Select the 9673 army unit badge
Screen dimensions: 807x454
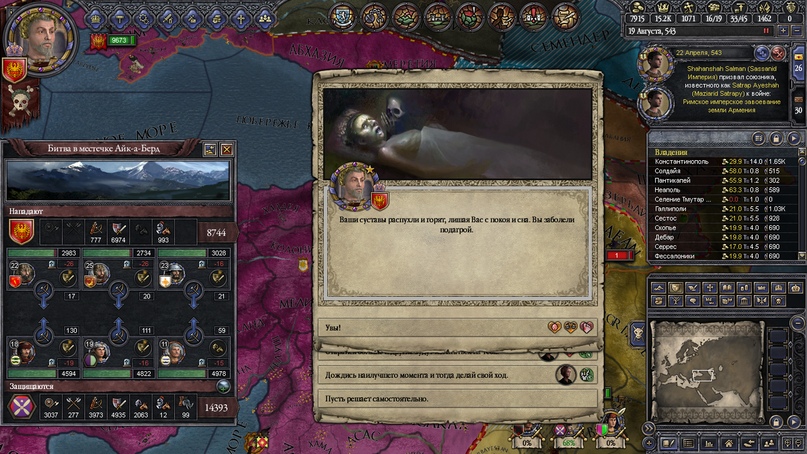(118, 40)
